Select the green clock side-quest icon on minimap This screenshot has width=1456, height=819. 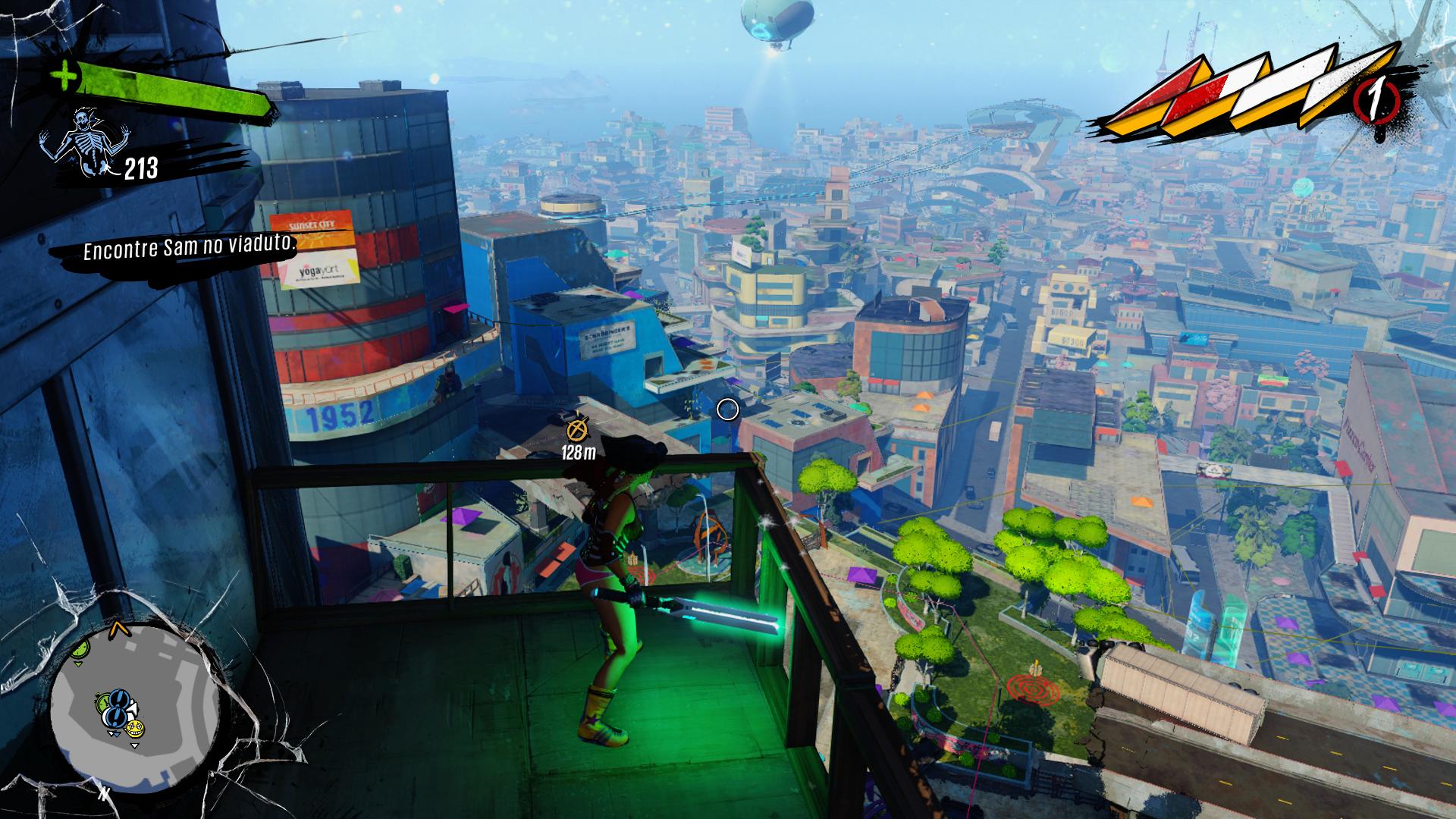102,702
